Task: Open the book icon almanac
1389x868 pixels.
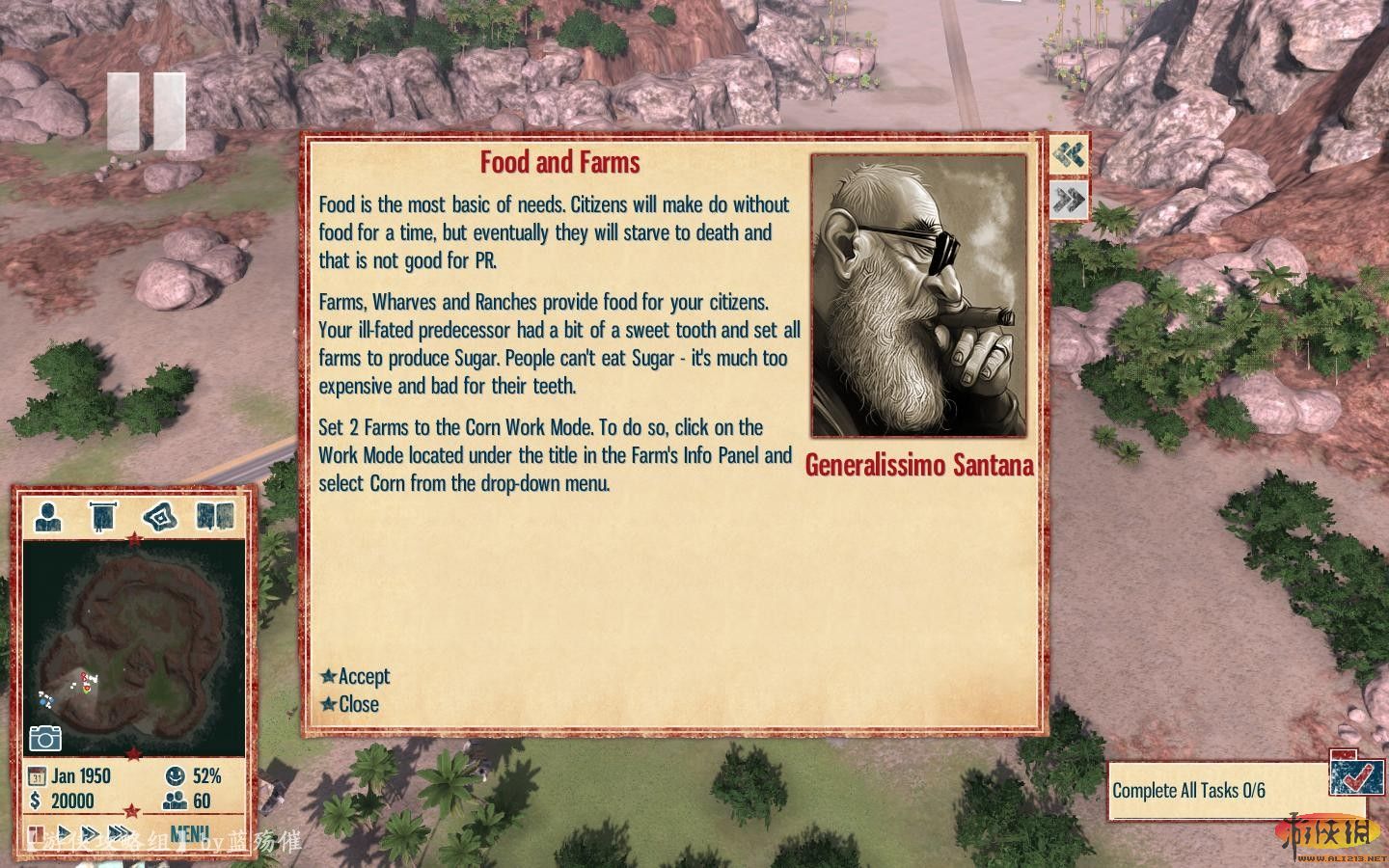Action: pyautogui.click(x=215, y=517)
